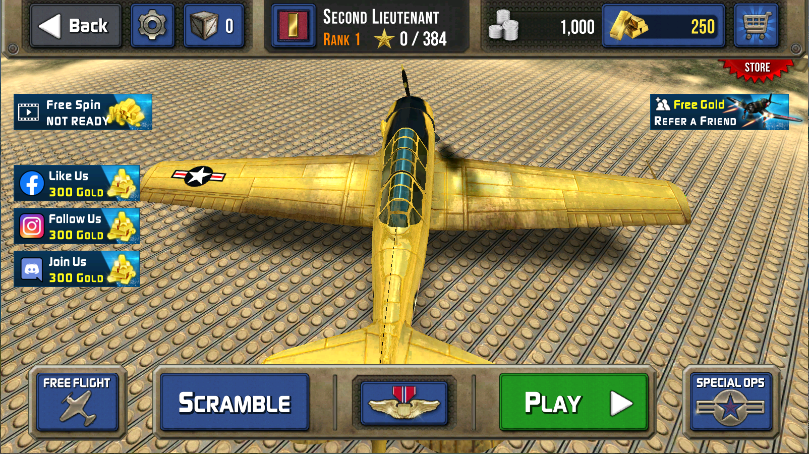This screenshot has height=454, width=809.
Task: Launch the Scramble mode
Action: click(x=234, y=403)
